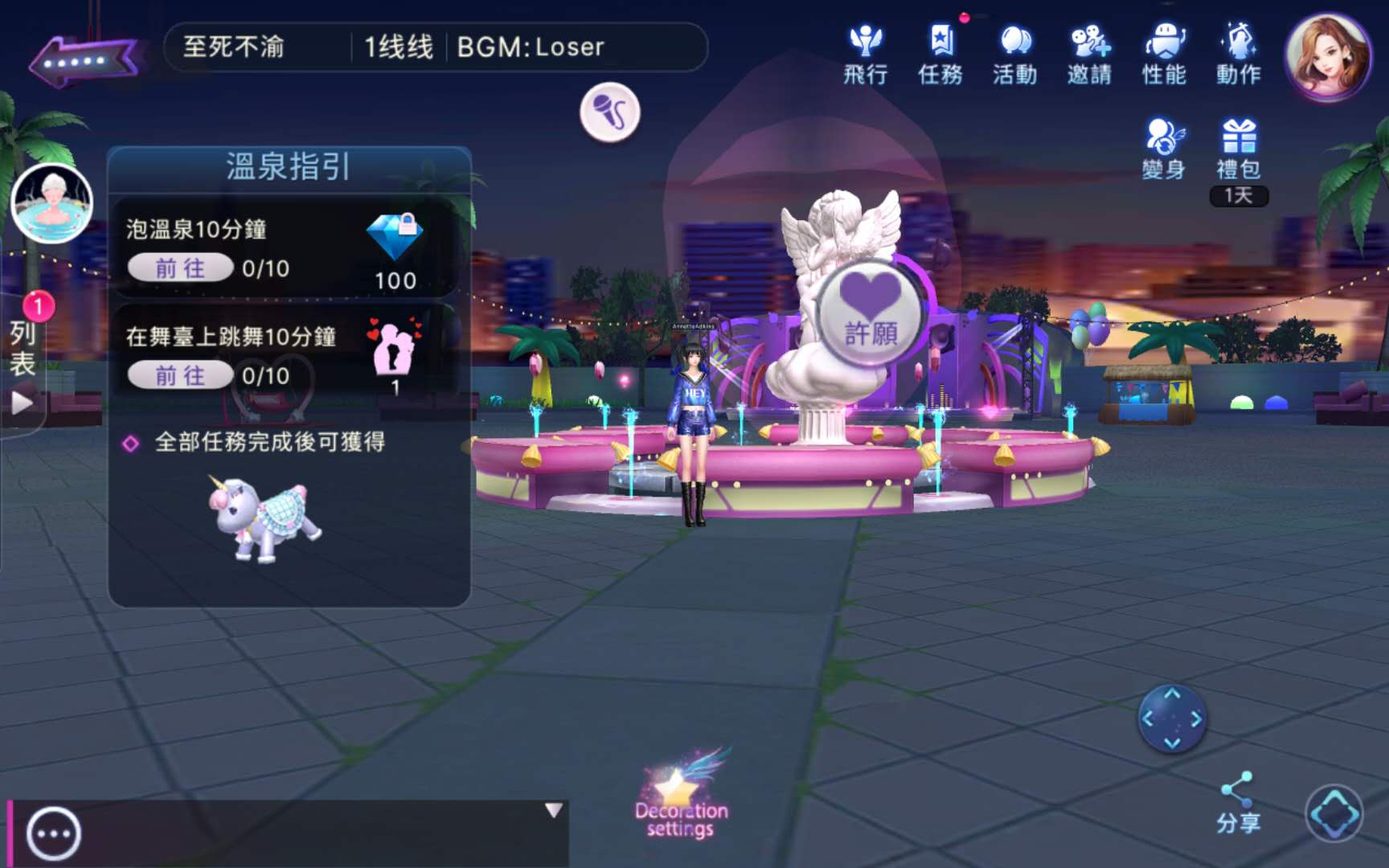Open the player avatar portrait
Screen dimensions: 1389x868
1327,56
